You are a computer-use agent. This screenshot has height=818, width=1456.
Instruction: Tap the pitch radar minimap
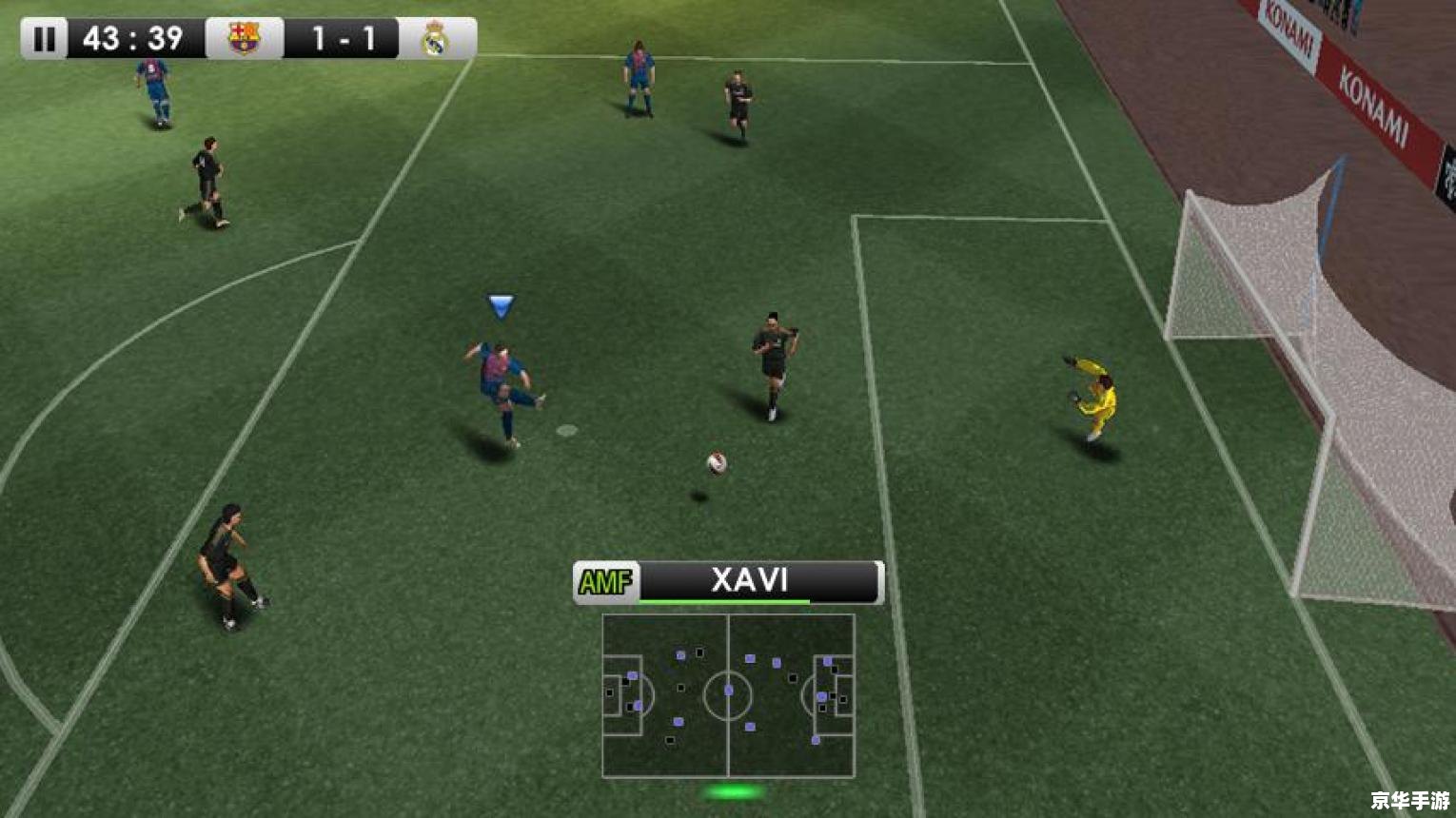[x=728, y=695]
